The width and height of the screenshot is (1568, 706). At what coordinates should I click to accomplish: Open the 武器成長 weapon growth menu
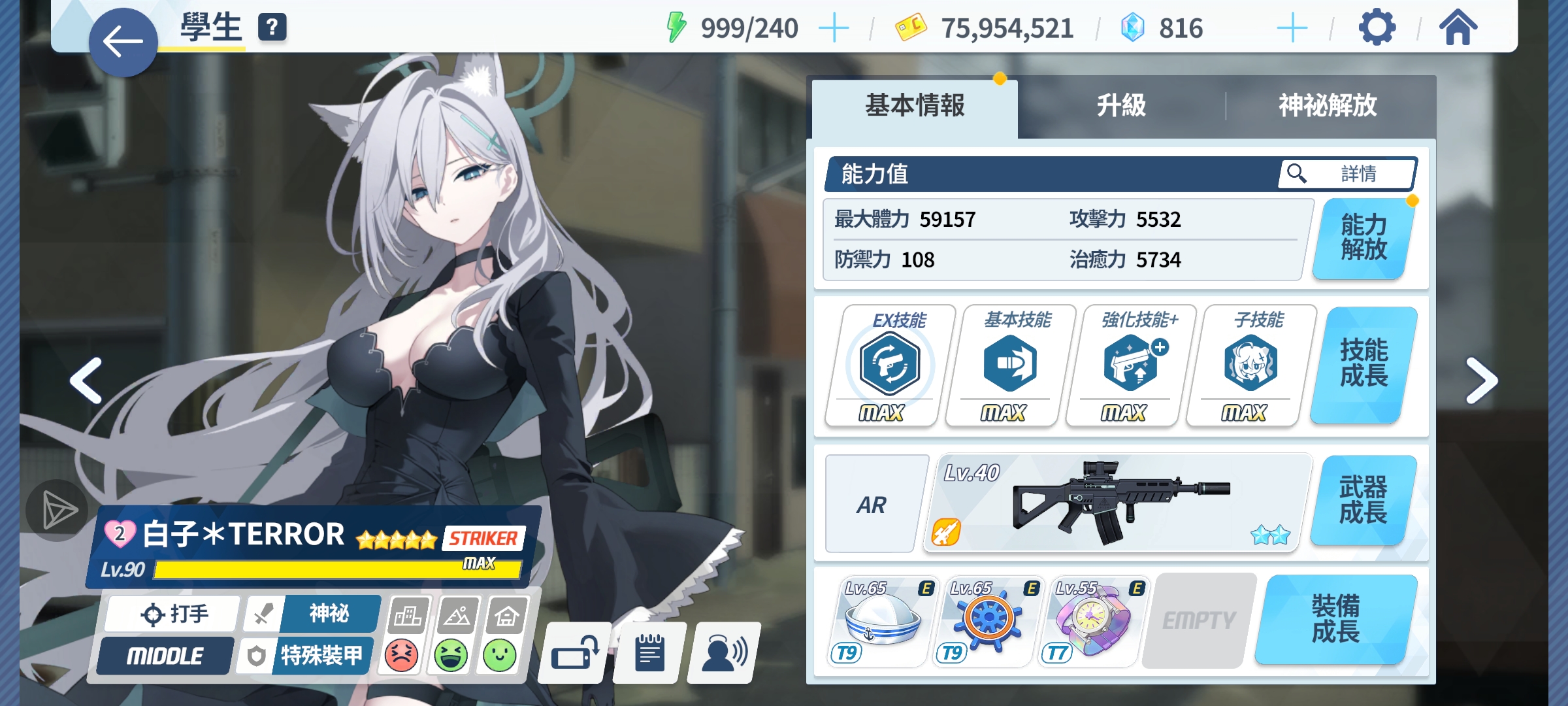(x=1364, y=501)
